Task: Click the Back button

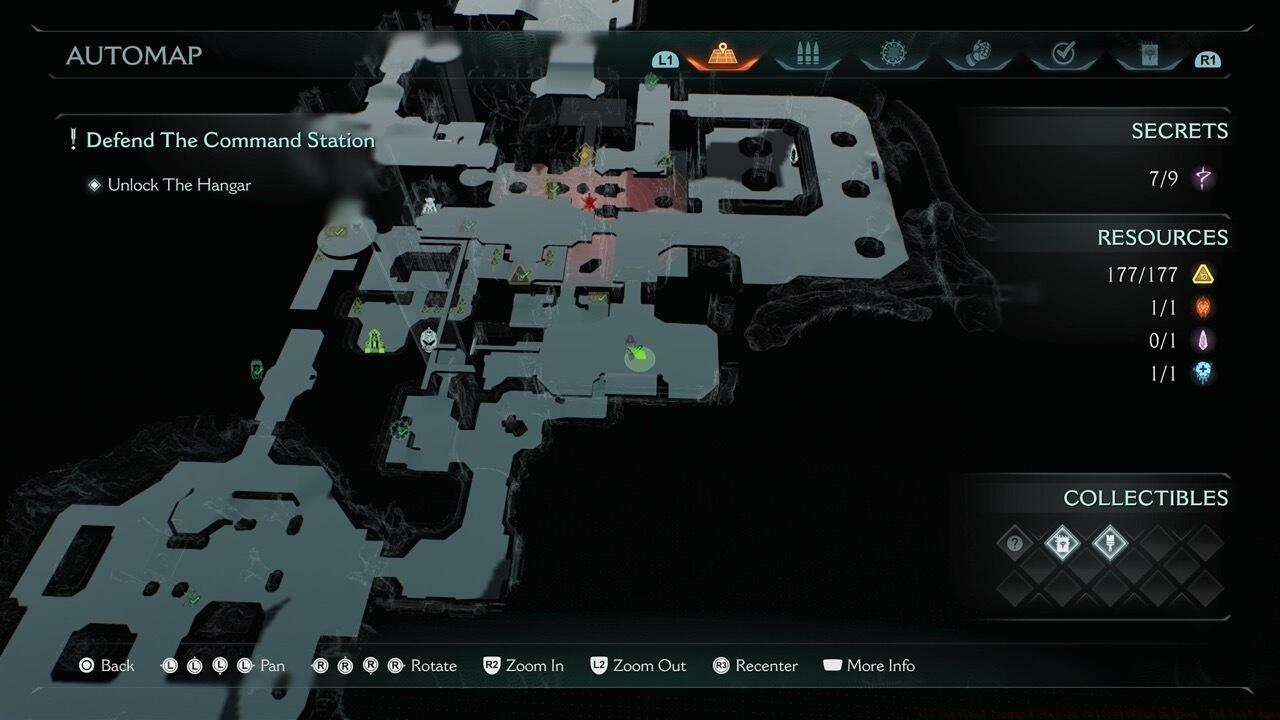Action: [x=106, y=665]
